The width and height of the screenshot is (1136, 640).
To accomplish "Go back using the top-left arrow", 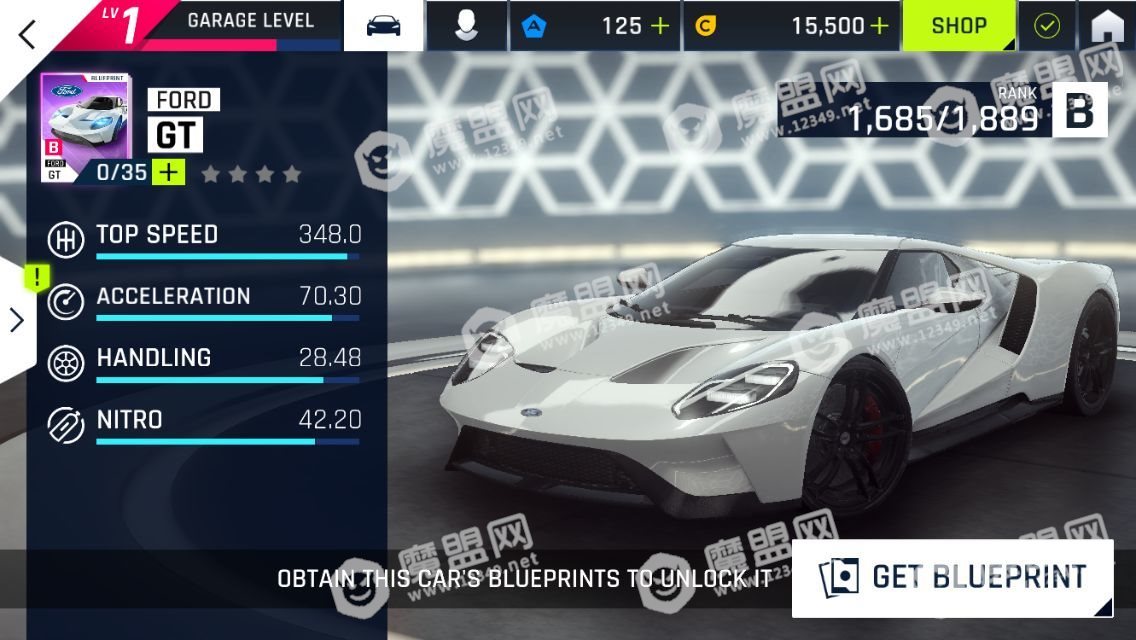I will point(27,33).
